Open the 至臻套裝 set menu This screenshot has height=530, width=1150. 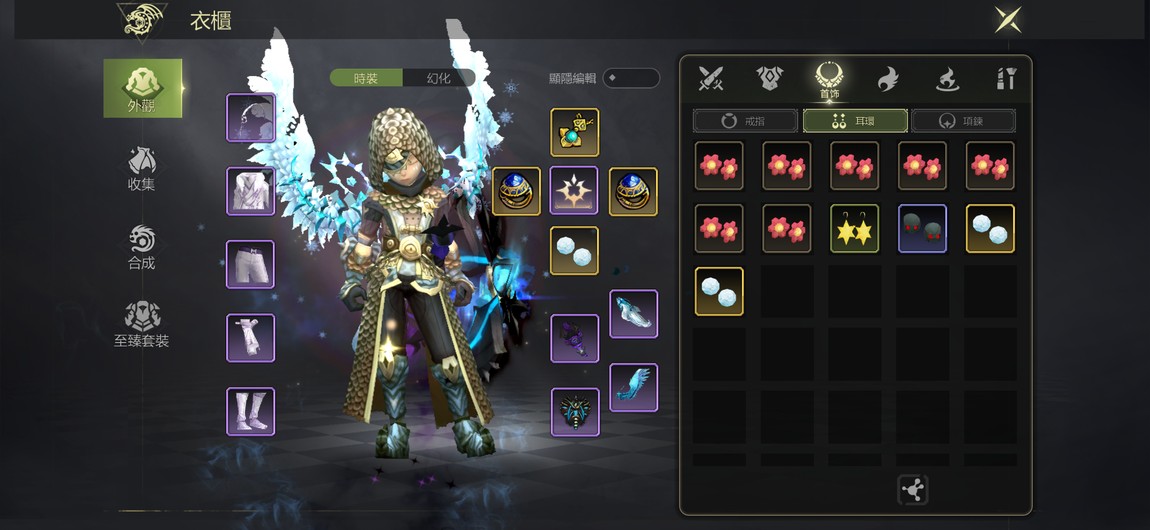(x=142, y=325)
